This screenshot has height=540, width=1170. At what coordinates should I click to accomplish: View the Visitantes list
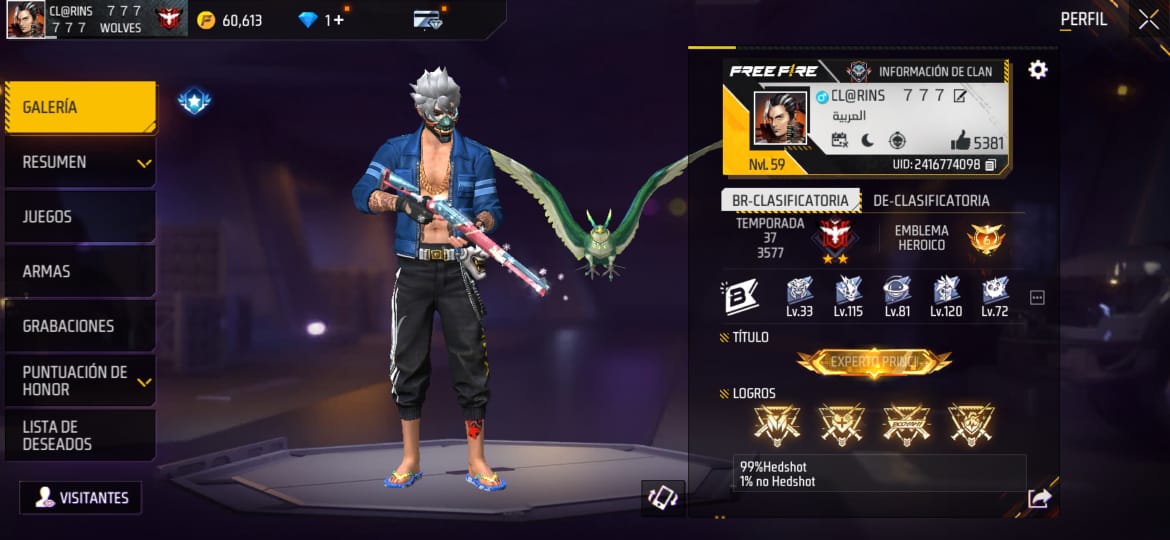coord(81,497)
